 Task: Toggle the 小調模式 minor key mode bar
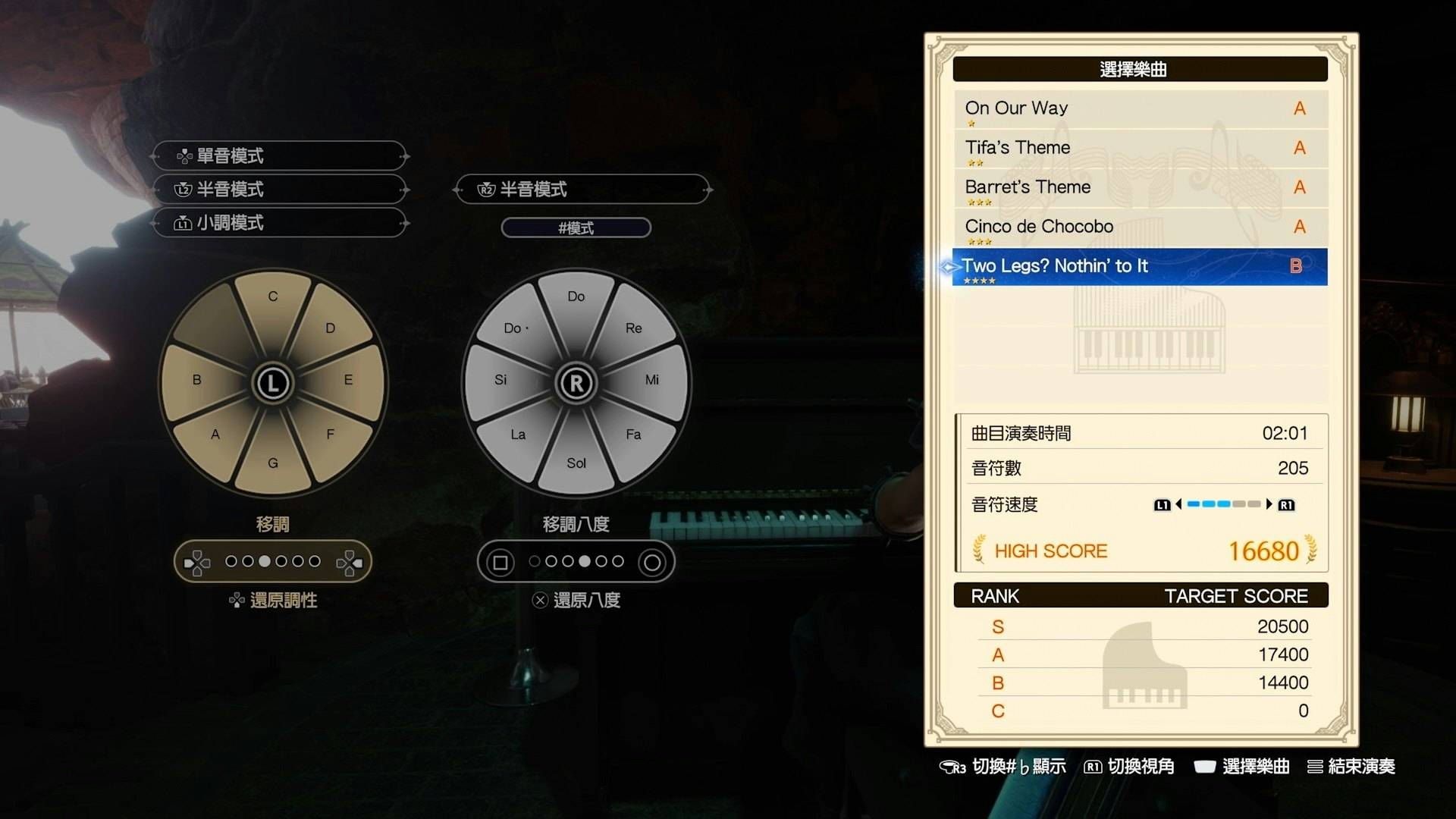[x=279, y=223]
